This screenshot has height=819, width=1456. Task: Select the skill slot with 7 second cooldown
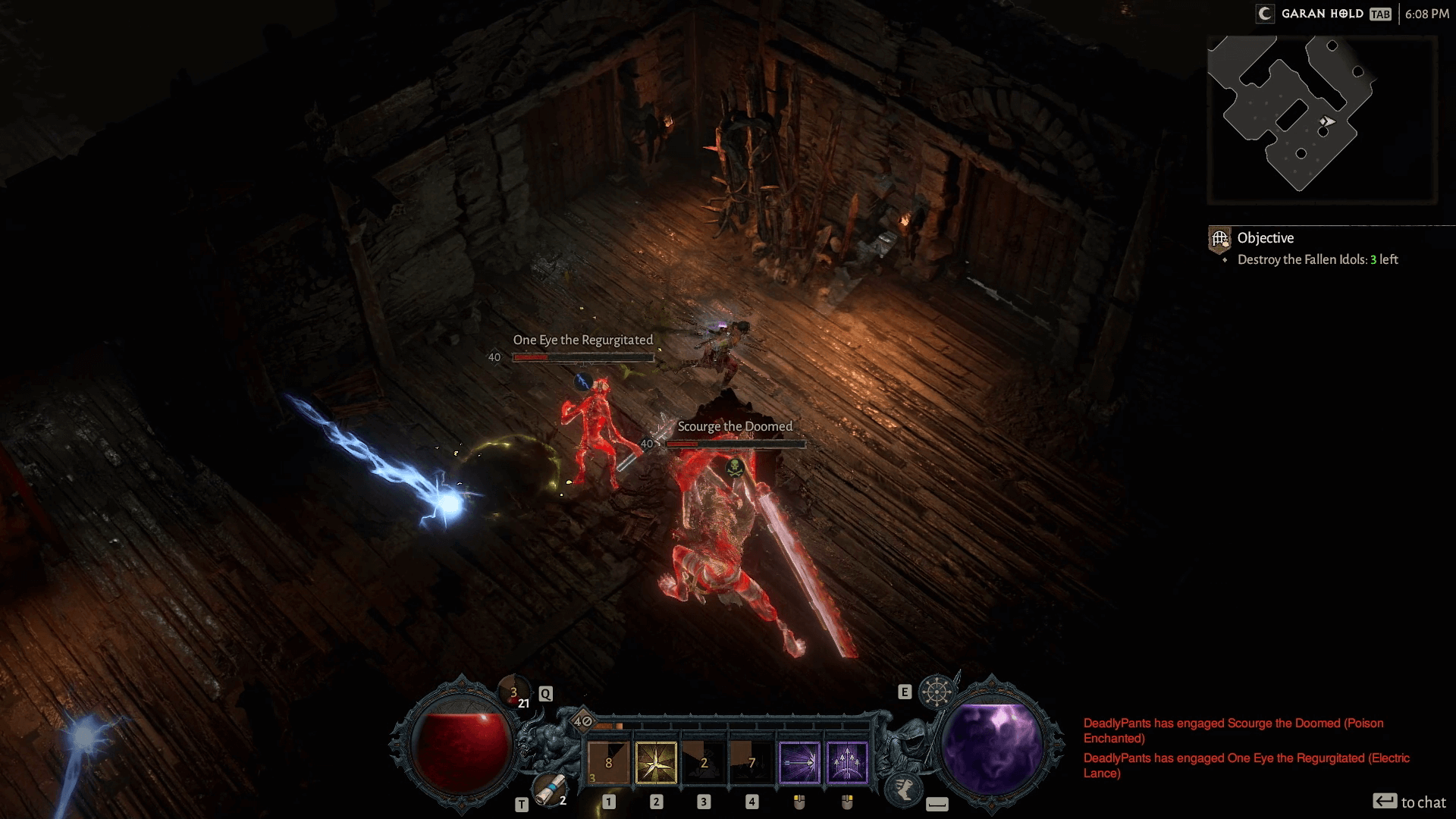click(752, 762)
